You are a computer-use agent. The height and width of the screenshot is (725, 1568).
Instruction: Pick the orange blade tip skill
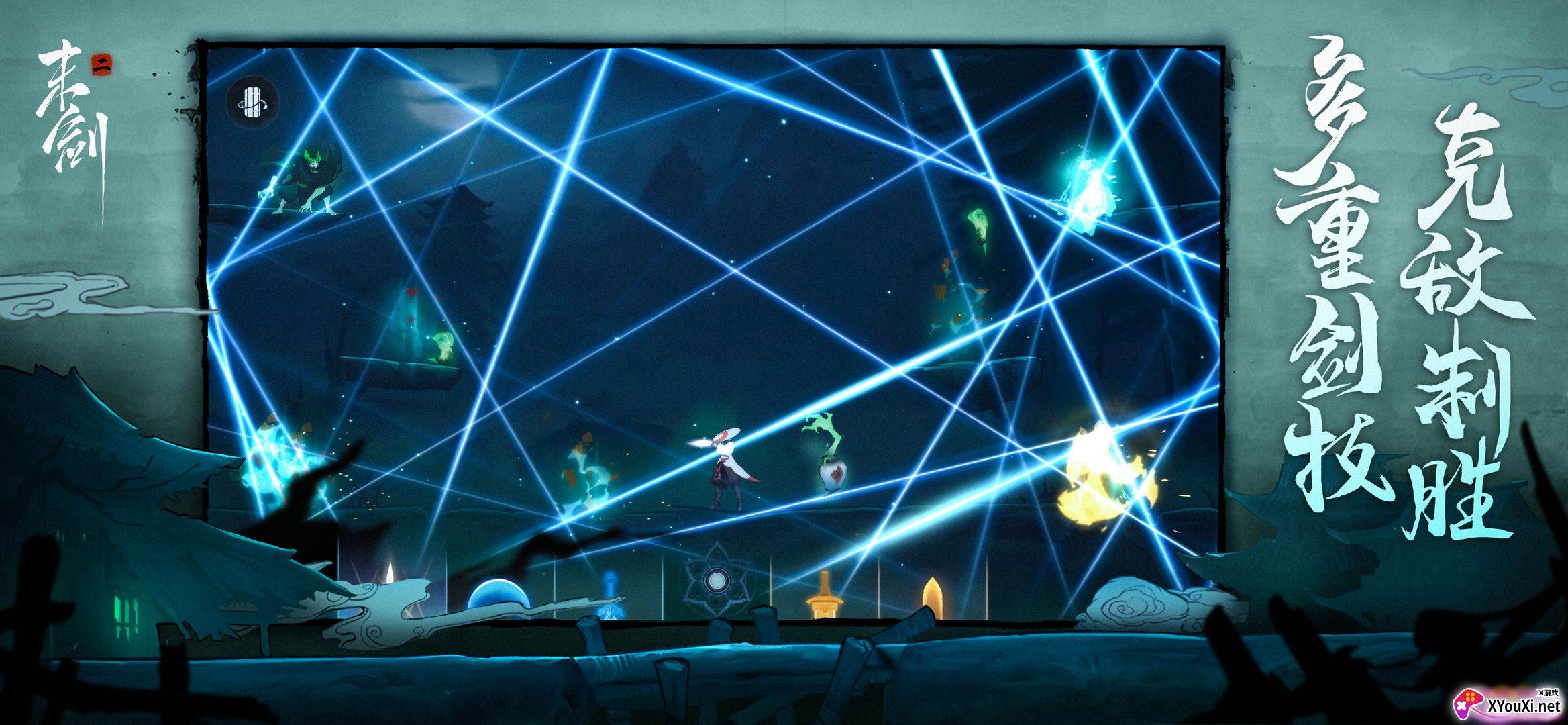pyautogui.click(x=931, y=596)
